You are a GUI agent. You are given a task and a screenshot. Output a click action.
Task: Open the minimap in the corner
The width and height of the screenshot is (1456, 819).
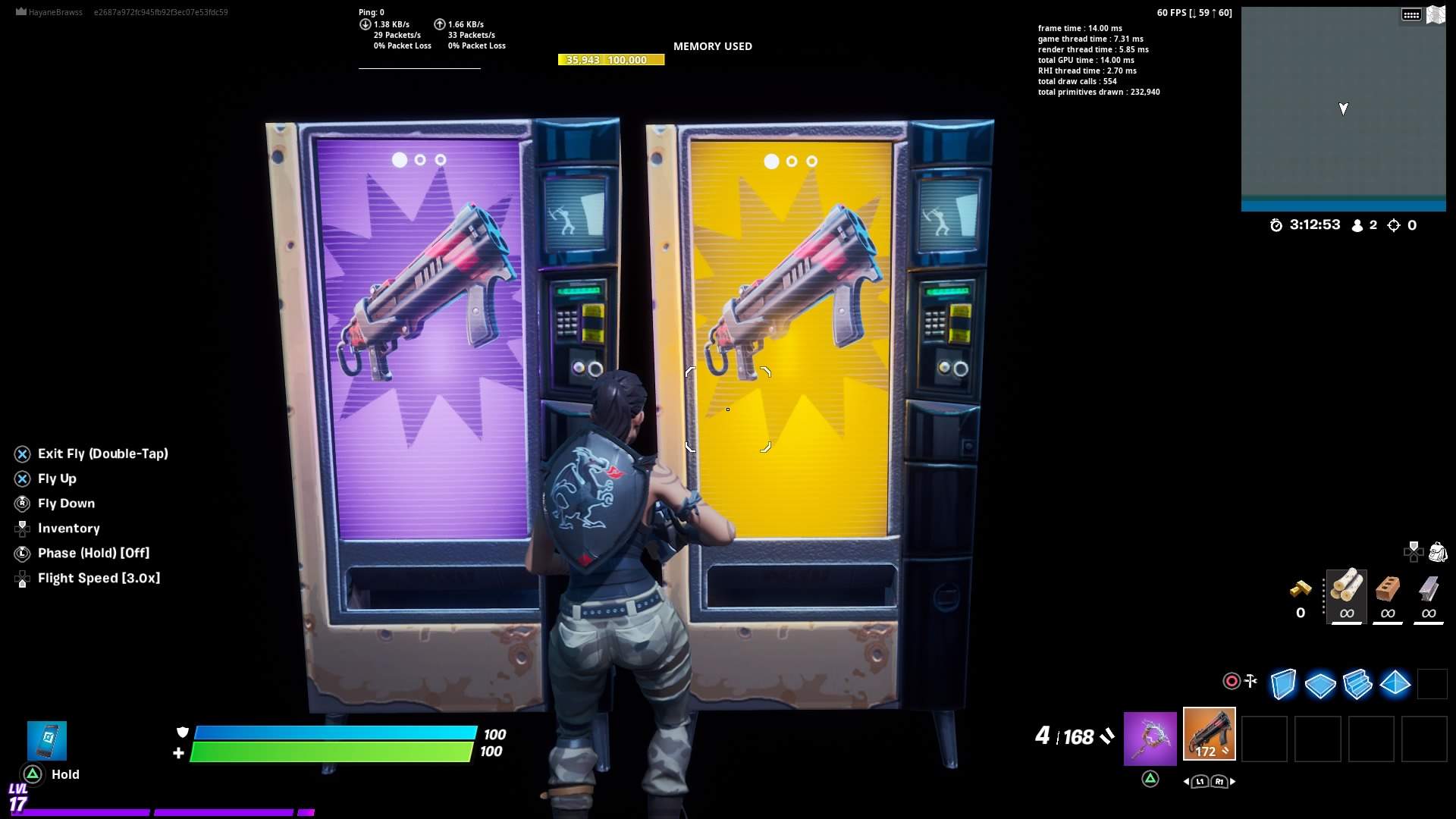point(1343,108)
